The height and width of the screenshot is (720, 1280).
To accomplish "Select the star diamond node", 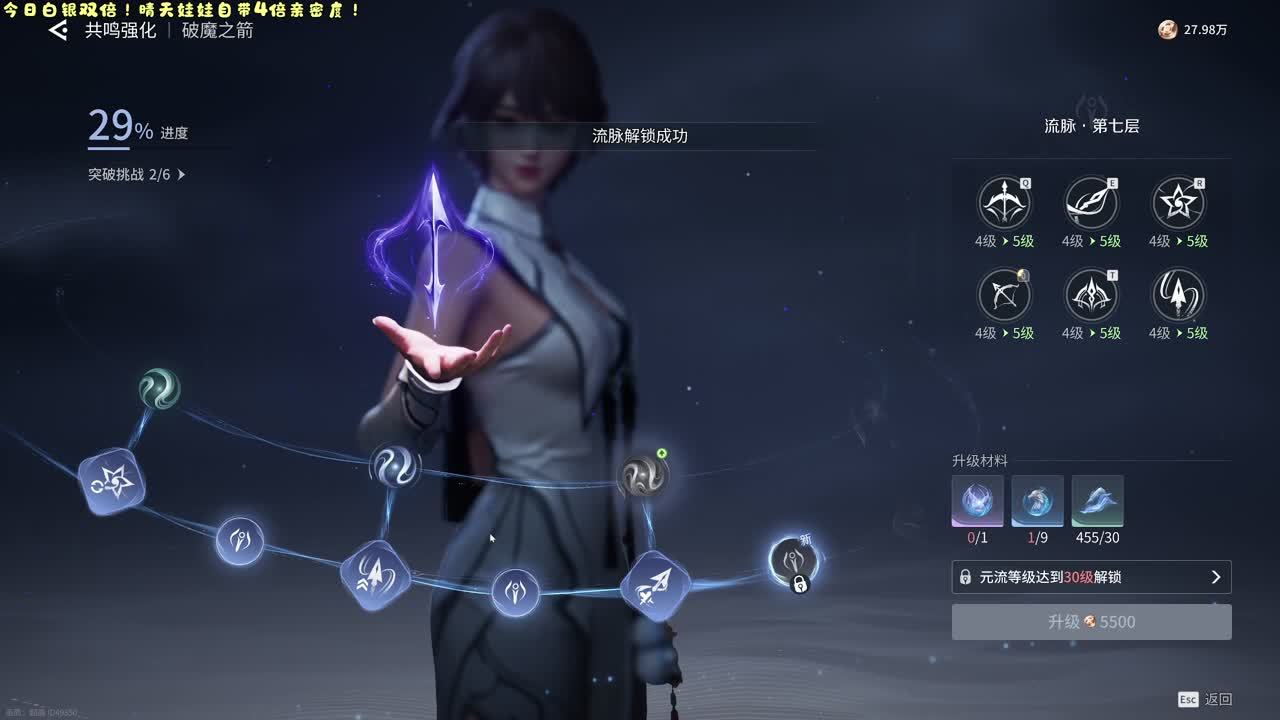I will click(x=112, y=482).
